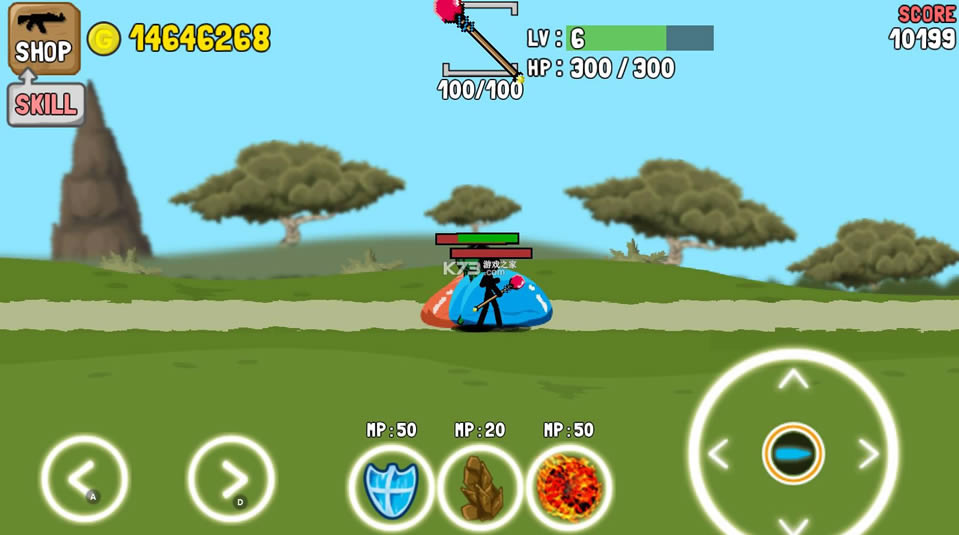Tap the move right arrow button
The image size is (959, 535).
231,478
